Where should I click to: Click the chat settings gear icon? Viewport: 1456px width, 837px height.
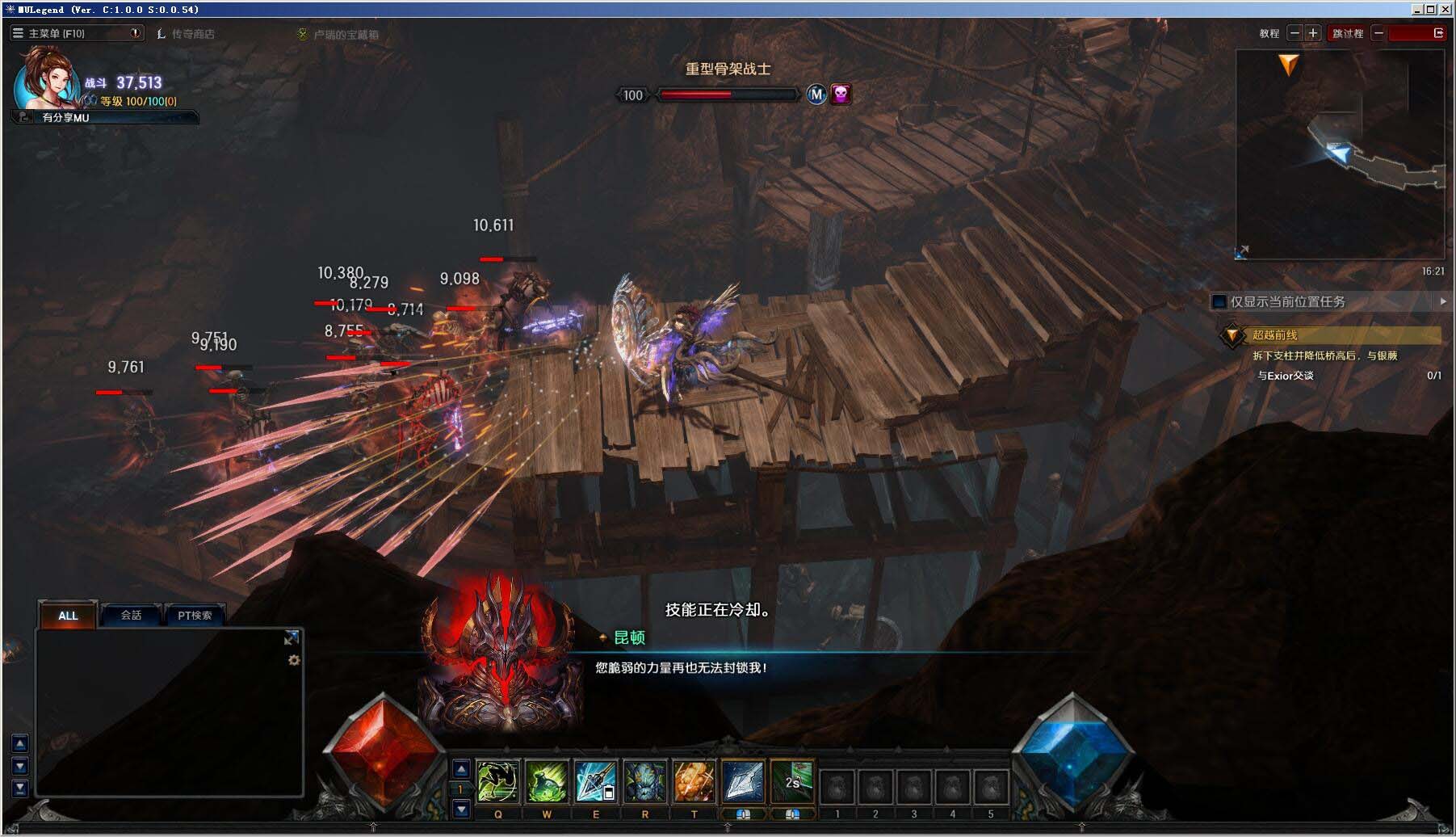tap(294, 662)
